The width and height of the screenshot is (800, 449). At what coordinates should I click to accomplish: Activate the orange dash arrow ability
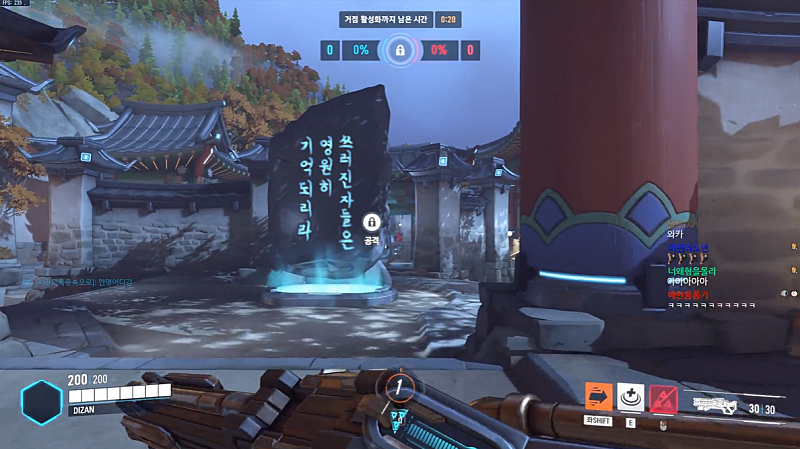(x=598, y=397)
